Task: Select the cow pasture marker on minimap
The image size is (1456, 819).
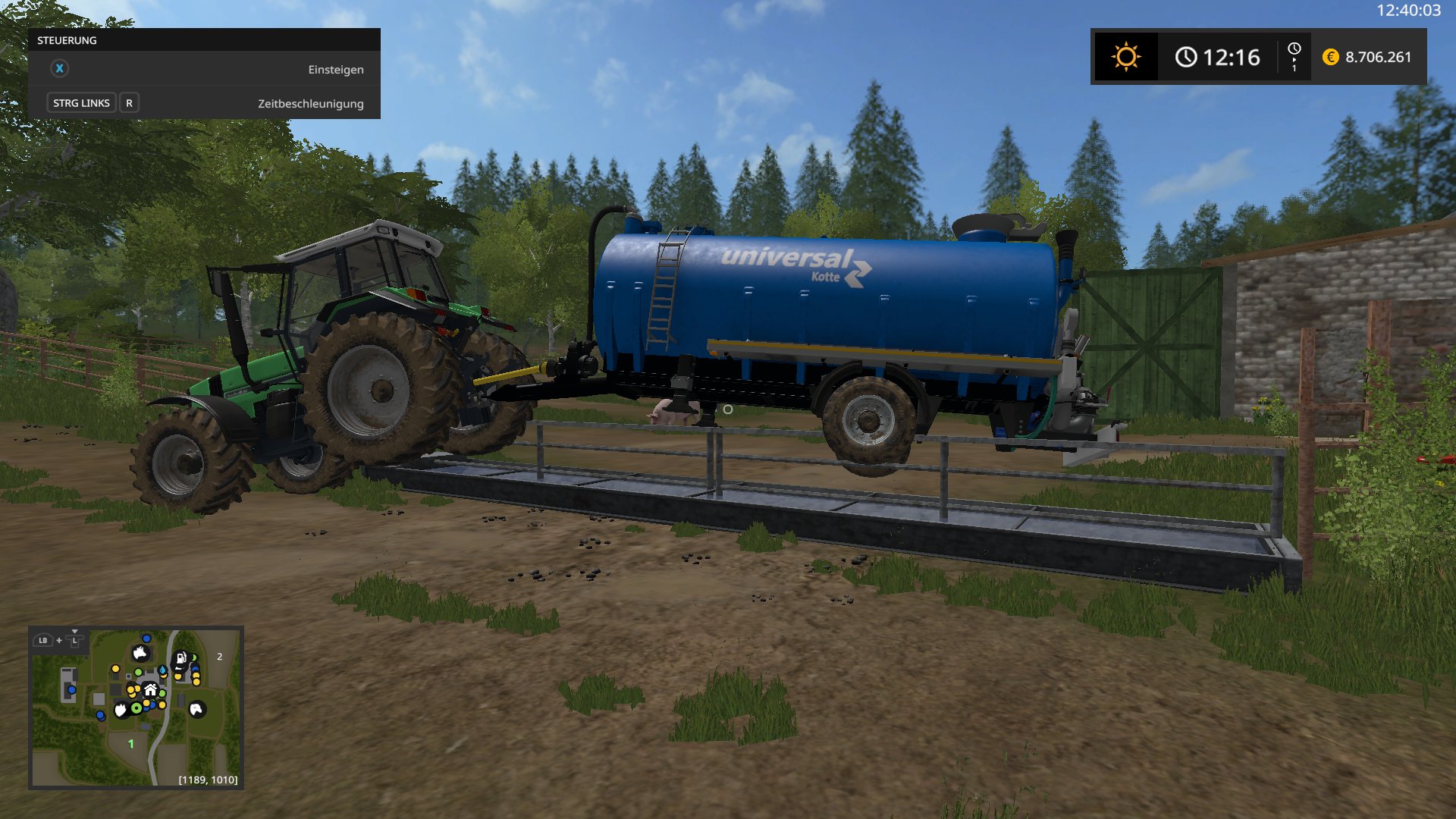Action: click(x=140, y=653)
